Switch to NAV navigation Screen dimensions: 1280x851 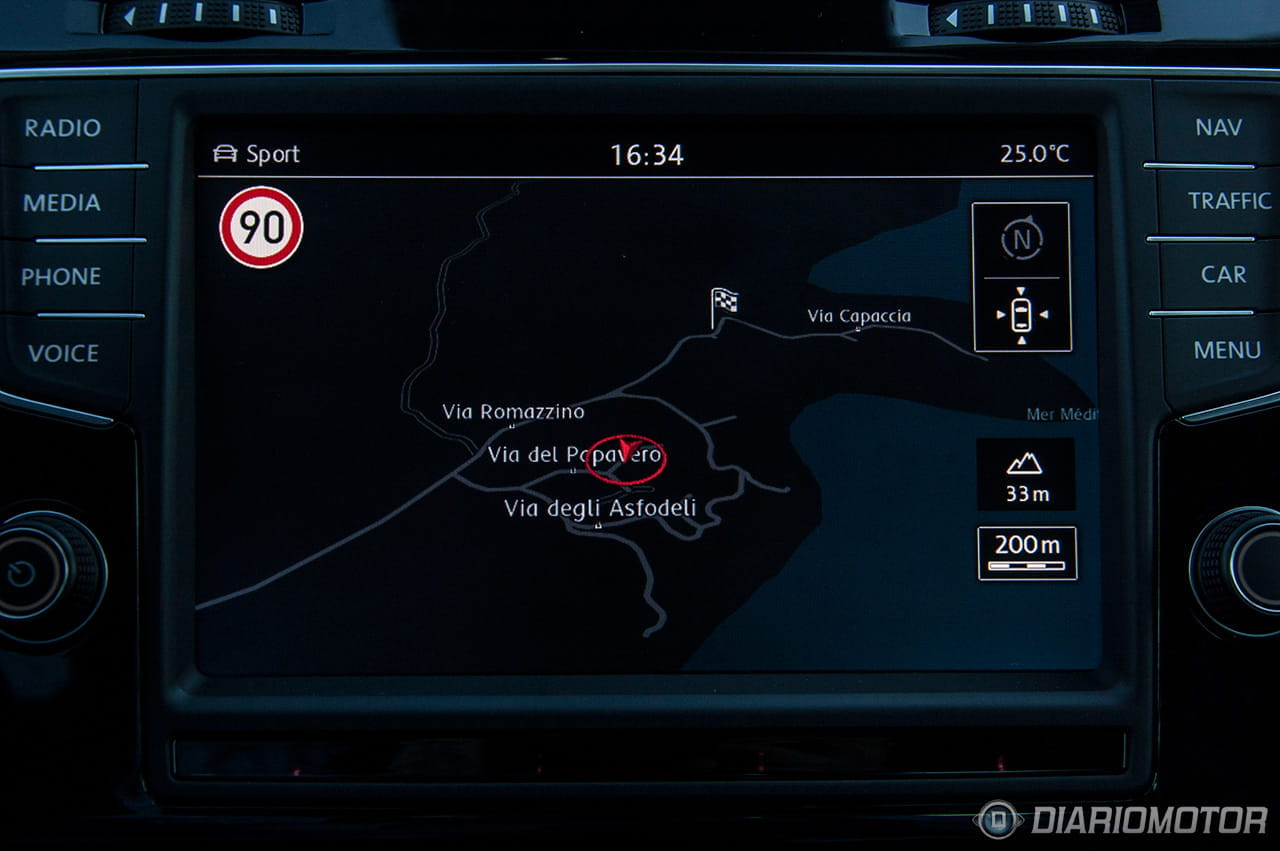(x=1218, y=128)
